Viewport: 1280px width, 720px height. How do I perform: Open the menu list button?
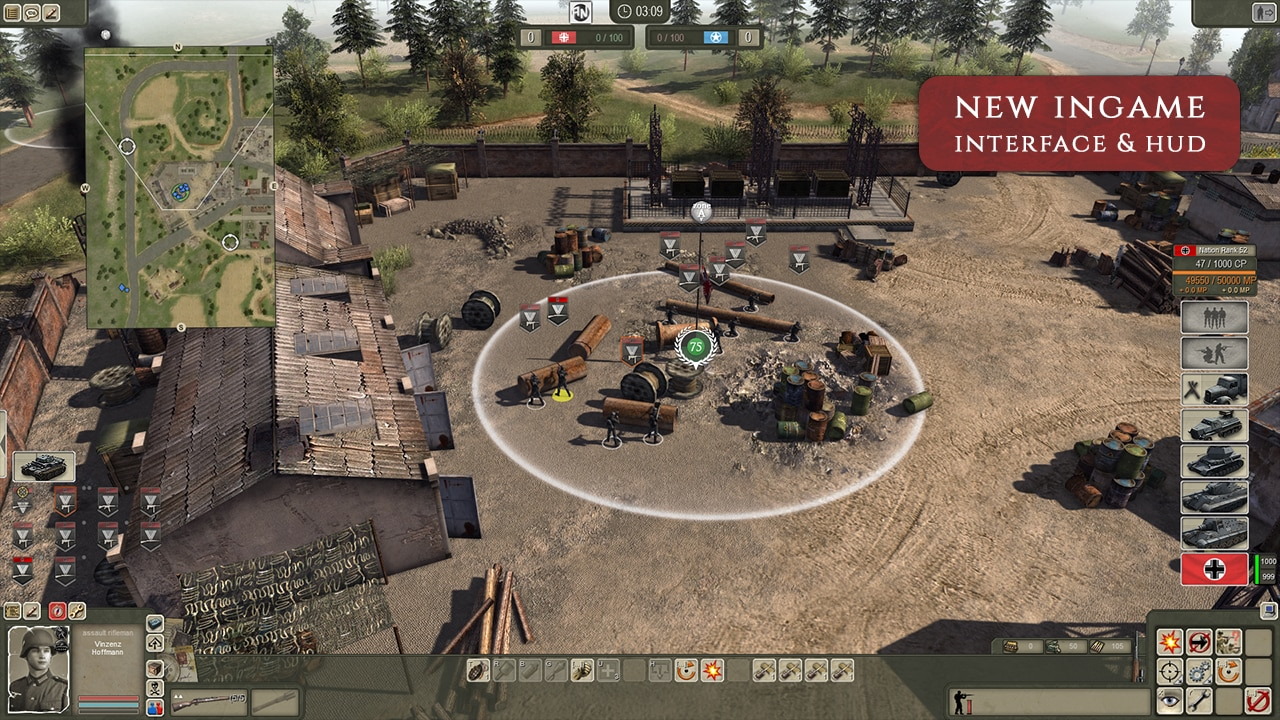[x=13, y=12]
